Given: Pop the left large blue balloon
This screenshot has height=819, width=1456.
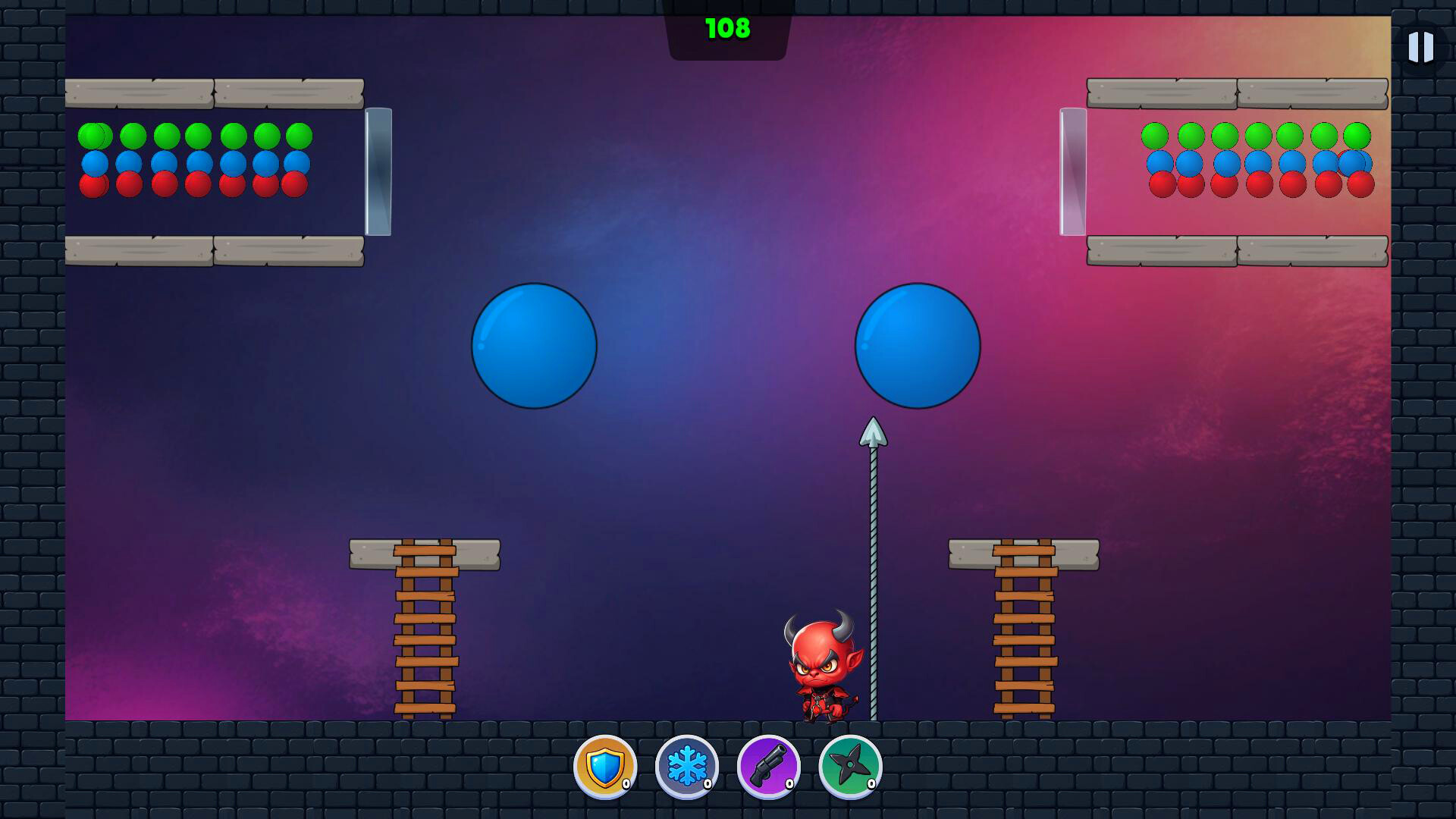Looking at the screenshot, I should (x=533, y=347).
